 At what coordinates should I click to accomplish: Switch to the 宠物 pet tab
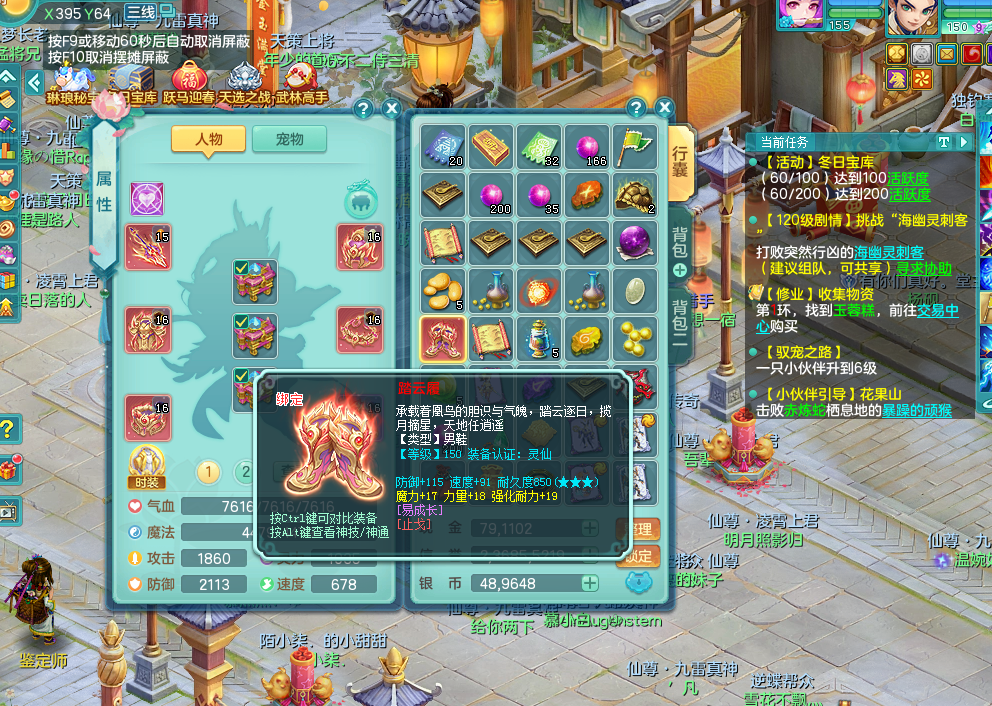click(289, 140)
